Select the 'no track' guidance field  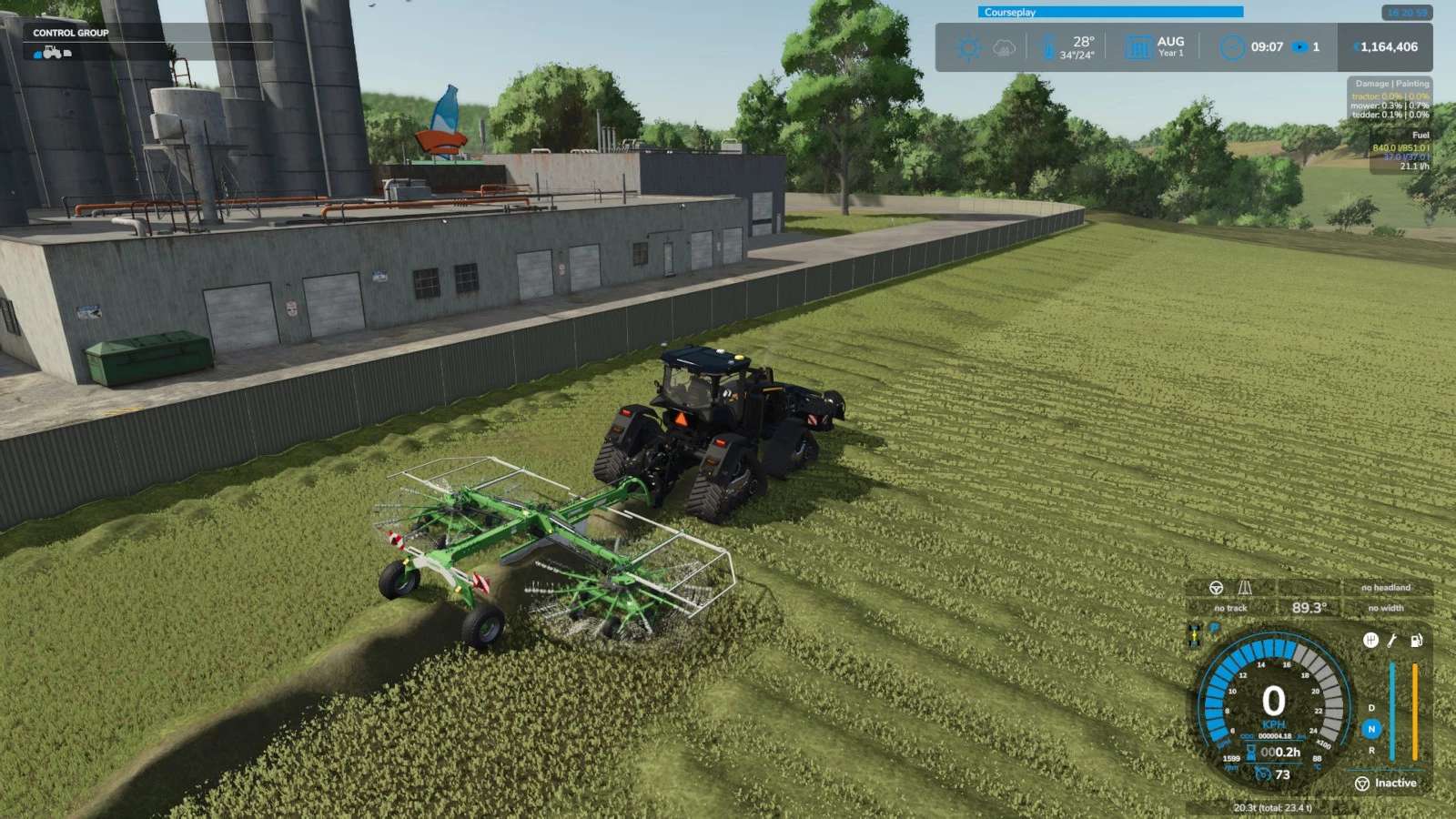tap(1230, 608)
